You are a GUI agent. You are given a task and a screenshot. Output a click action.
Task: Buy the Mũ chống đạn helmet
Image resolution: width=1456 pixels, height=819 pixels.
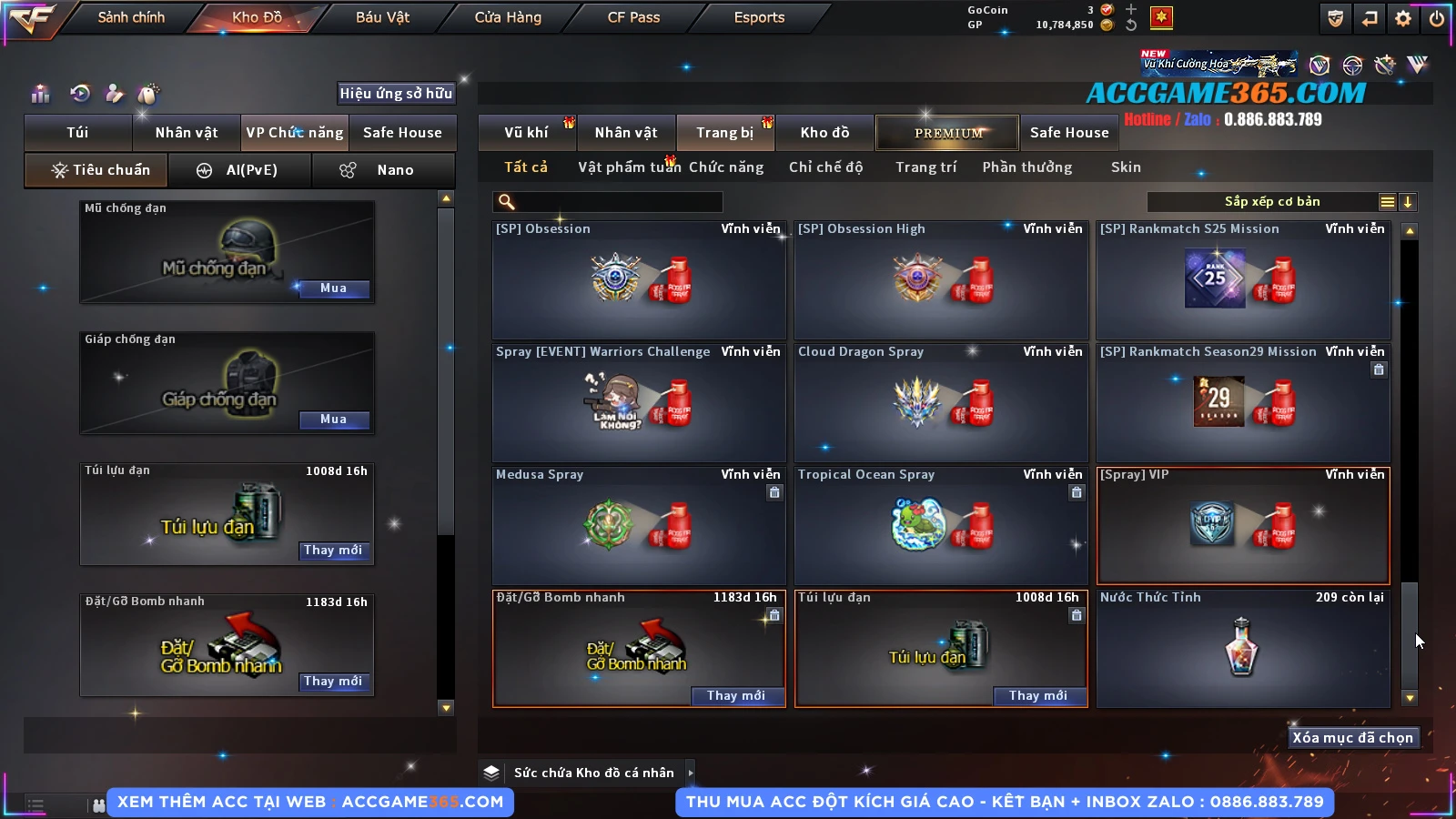coord(333,288)
